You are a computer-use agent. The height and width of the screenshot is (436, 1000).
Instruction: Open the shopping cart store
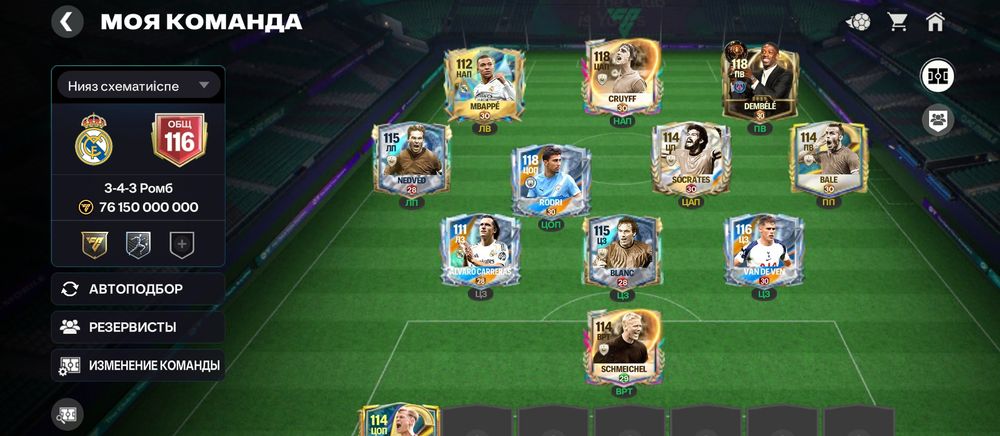[x=897, y=22]
